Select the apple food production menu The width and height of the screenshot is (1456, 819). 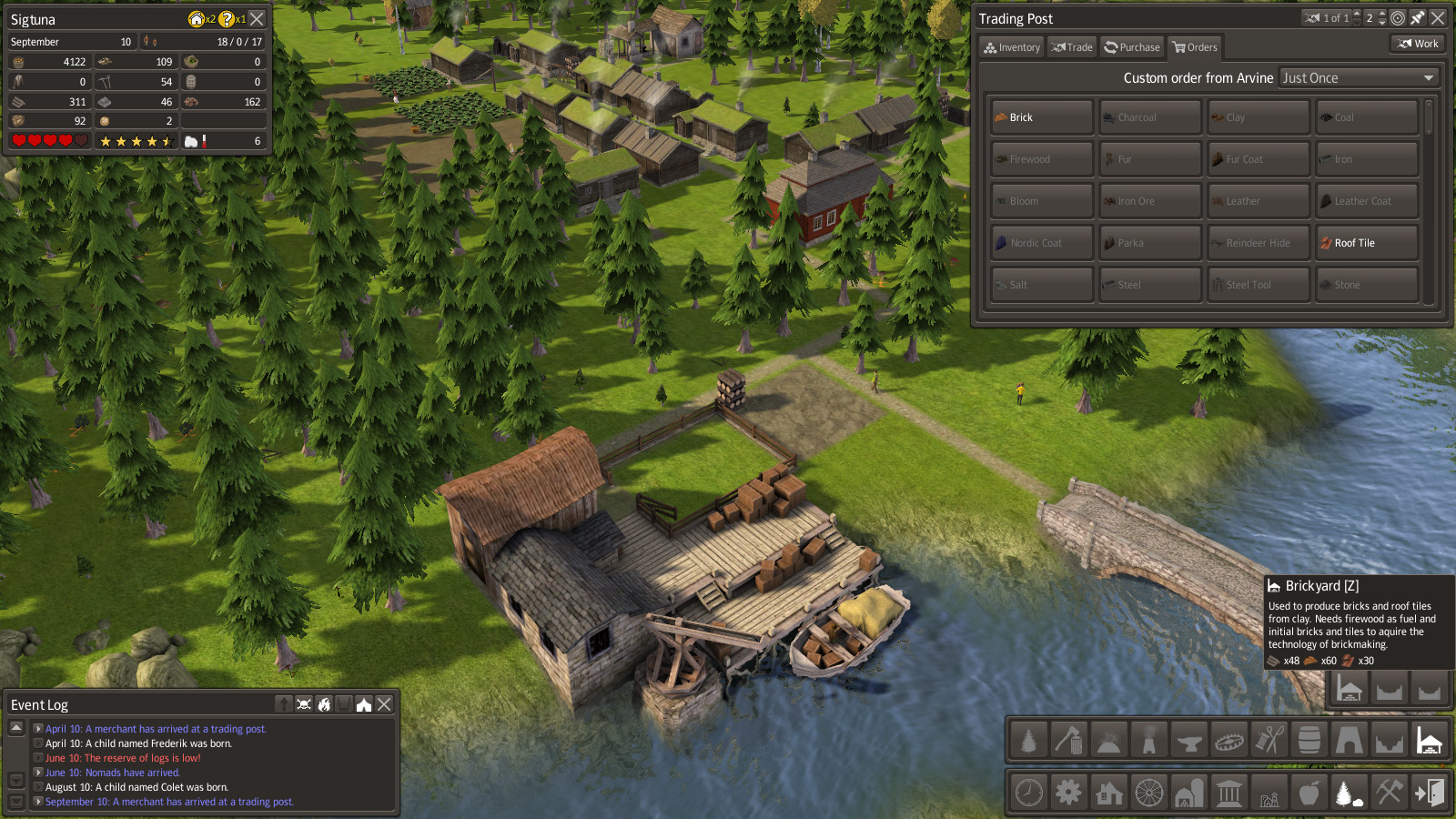pyautogui.click(x=1309, y=793)
